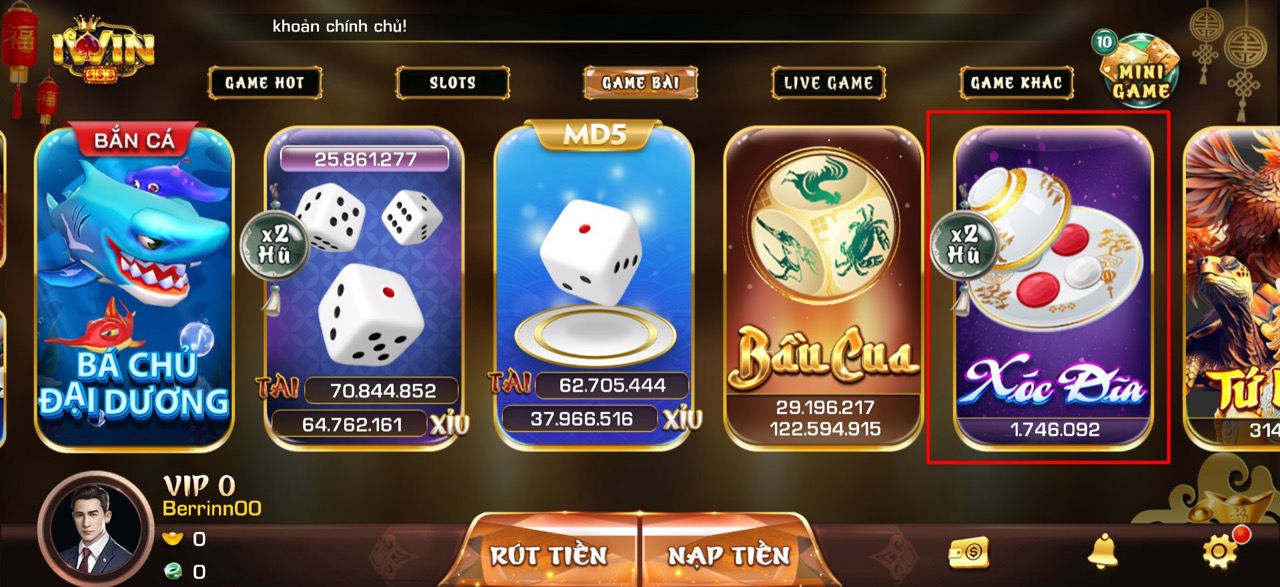
Task: Switch to the Game Khác tab
Action: (x=1016, y=83)
